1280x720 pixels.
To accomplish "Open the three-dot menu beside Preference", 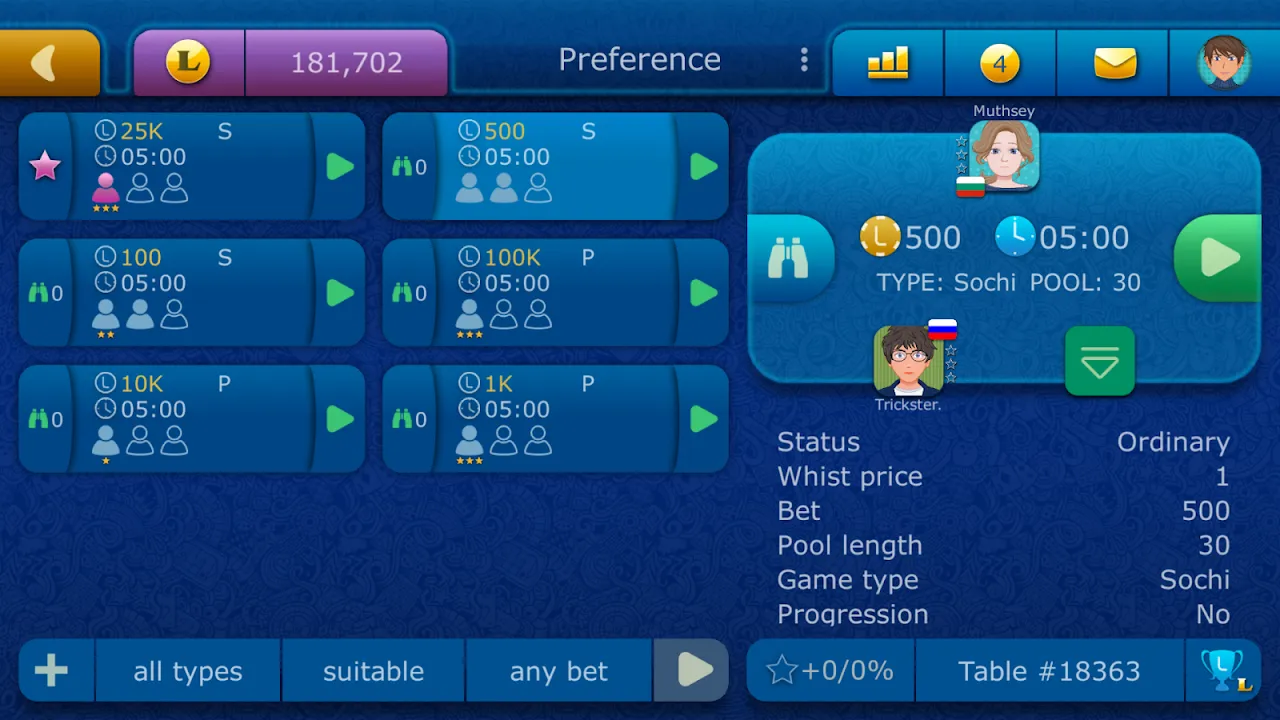I will point(804,60).
